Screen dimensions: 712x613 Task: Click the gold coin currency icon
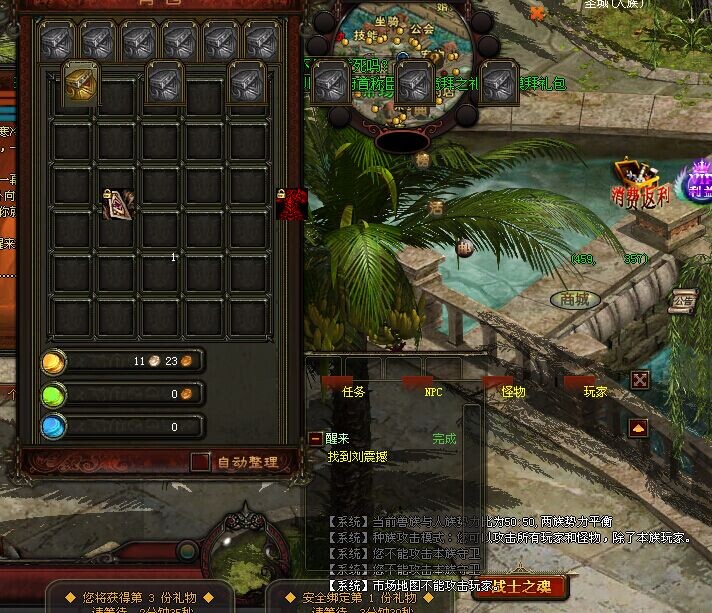[54, 361]
